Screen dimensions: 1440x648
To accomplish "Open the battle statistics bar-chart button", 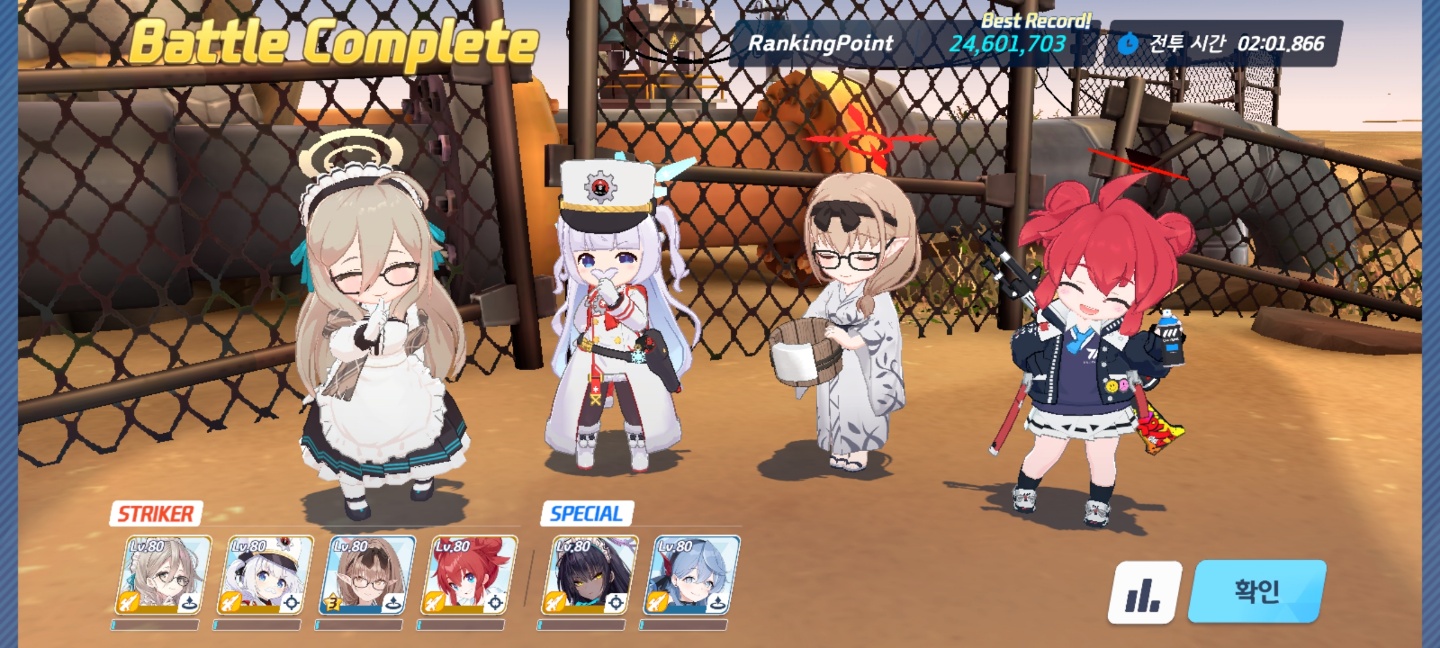I will tap(1144, 593).
